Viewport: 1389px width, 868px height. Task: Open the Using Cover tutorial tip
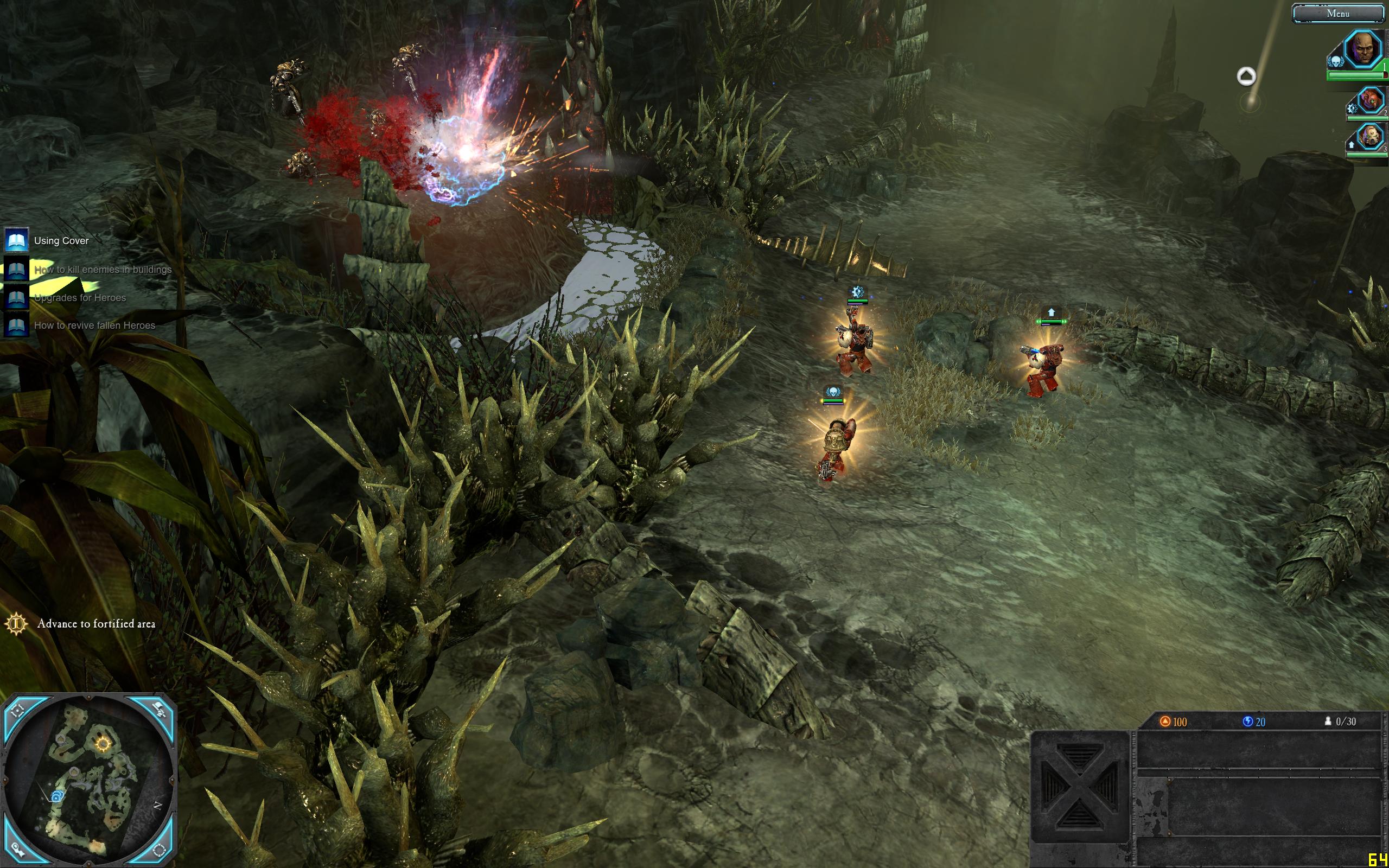pyautogui.click(x=61, y=240)
